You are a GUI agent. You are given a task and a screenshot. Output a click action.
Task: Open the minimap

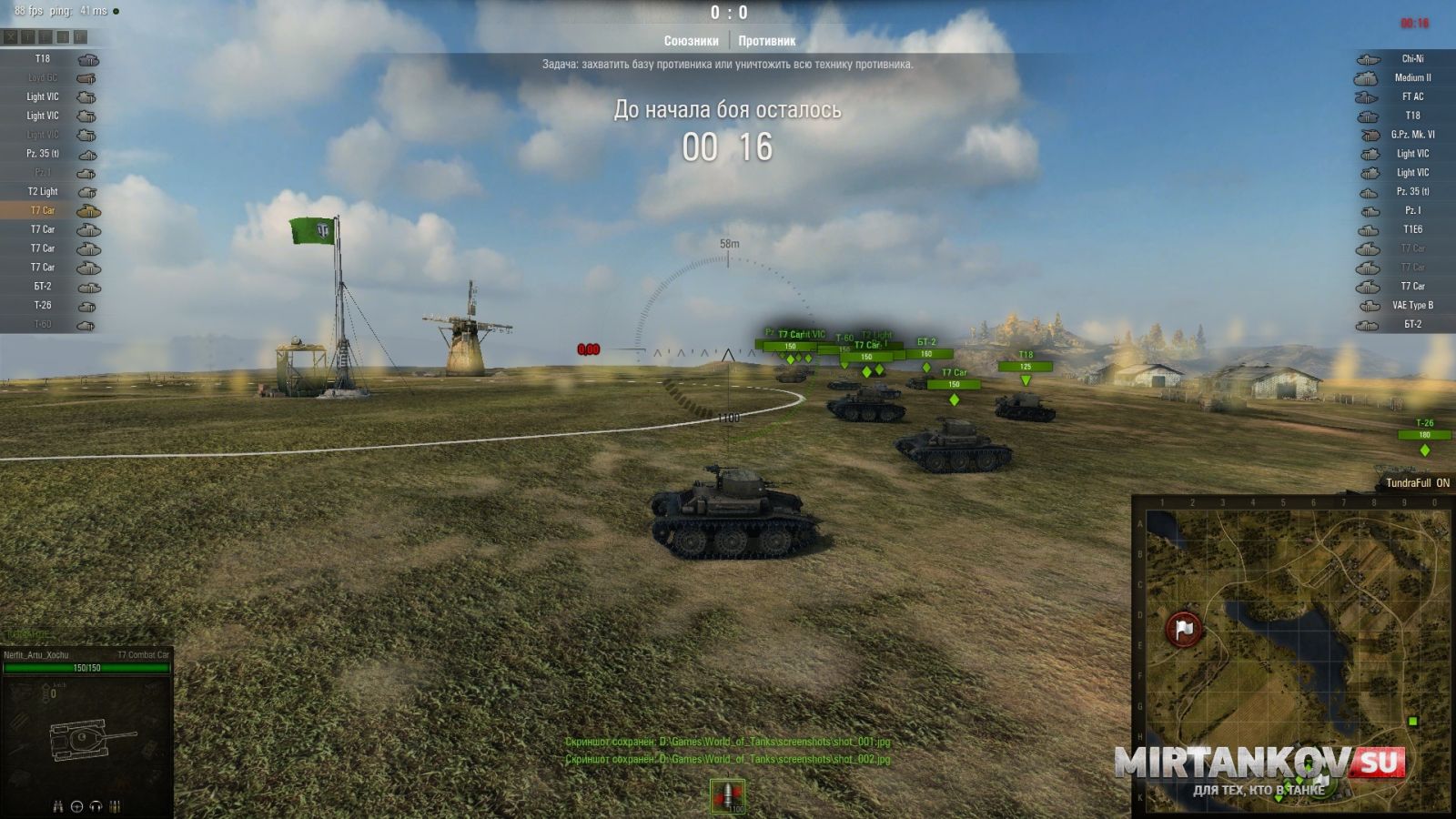[x=1291, y=655]
